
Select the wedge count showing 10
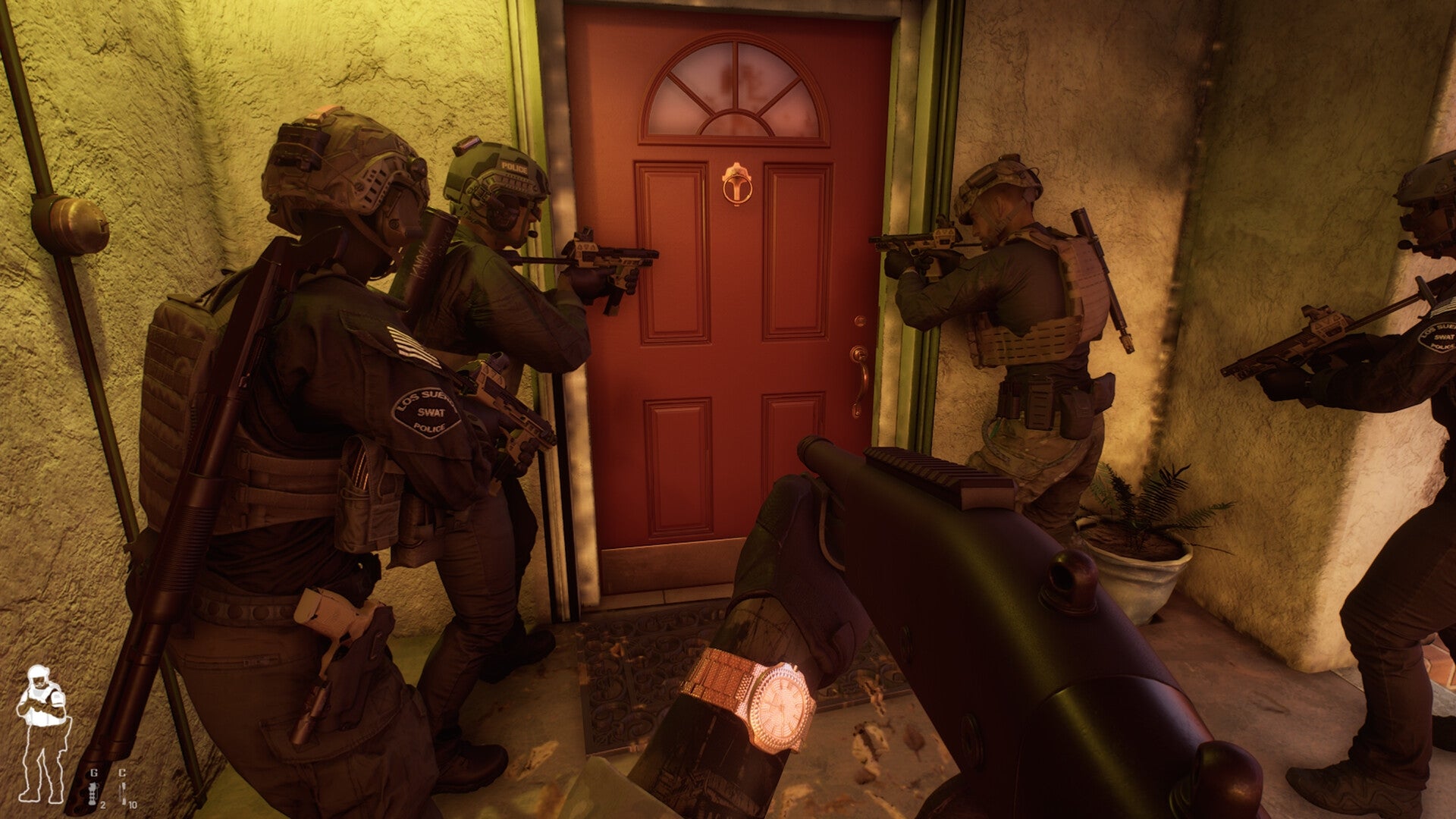coord(133,807)
